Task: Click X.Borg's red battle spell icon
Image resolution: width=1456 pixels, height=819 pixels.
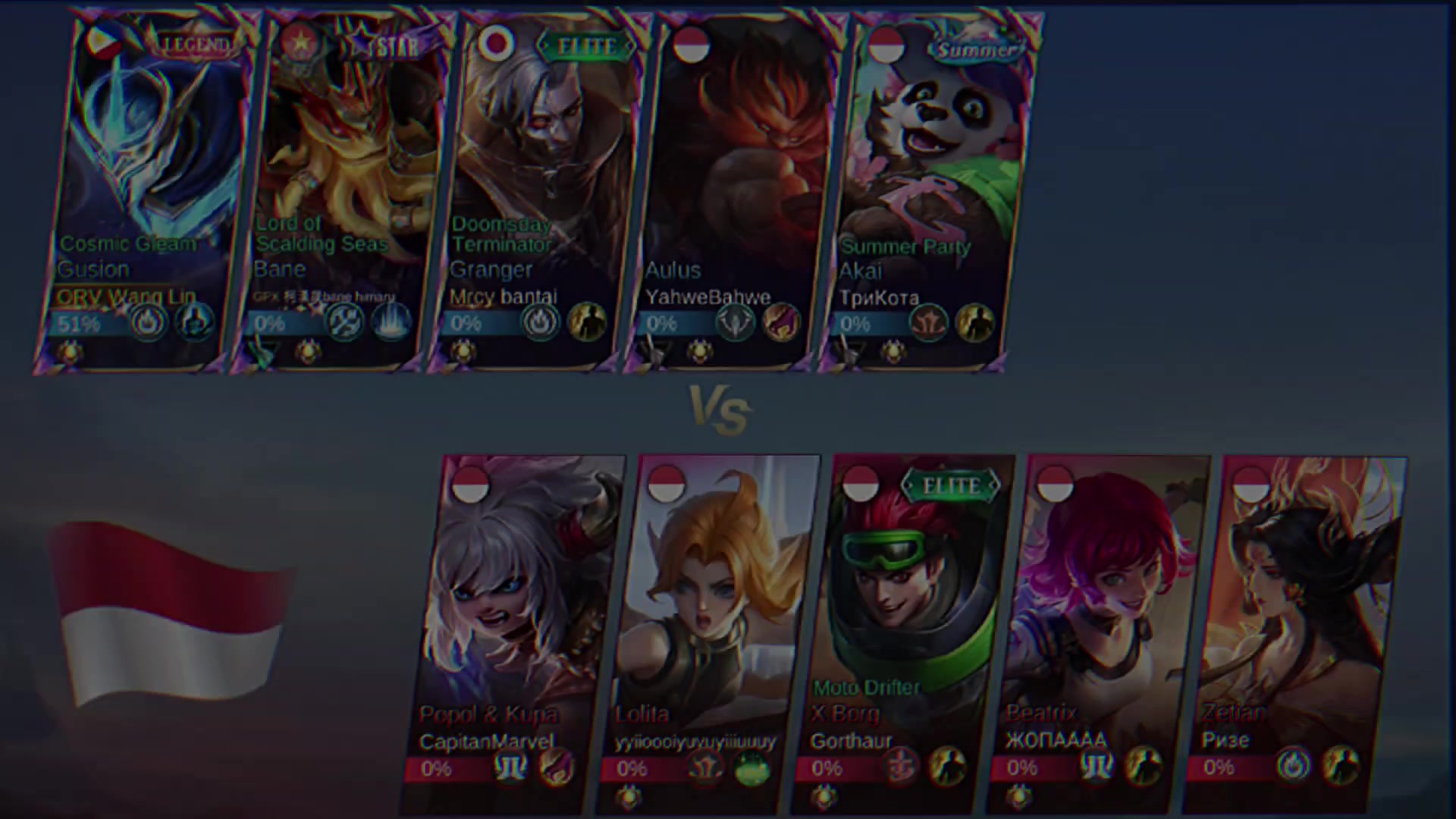Action: [902, 768]
